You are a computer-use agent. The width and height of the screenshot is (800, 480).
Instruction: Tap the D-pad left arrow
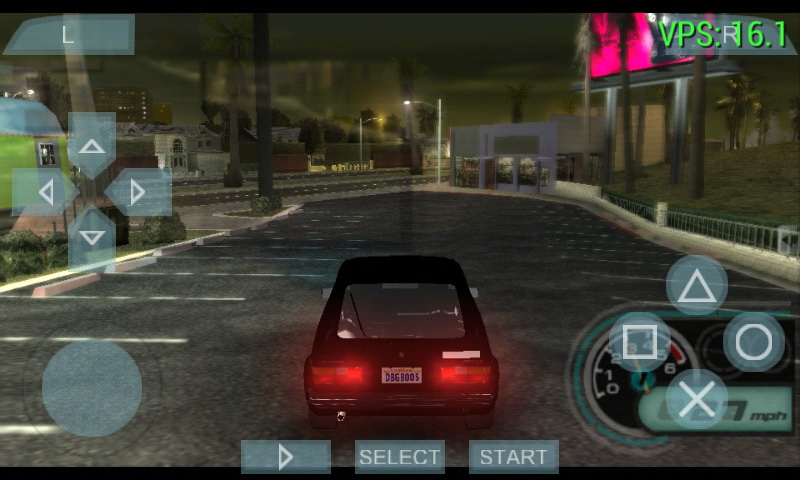point(45,192)
